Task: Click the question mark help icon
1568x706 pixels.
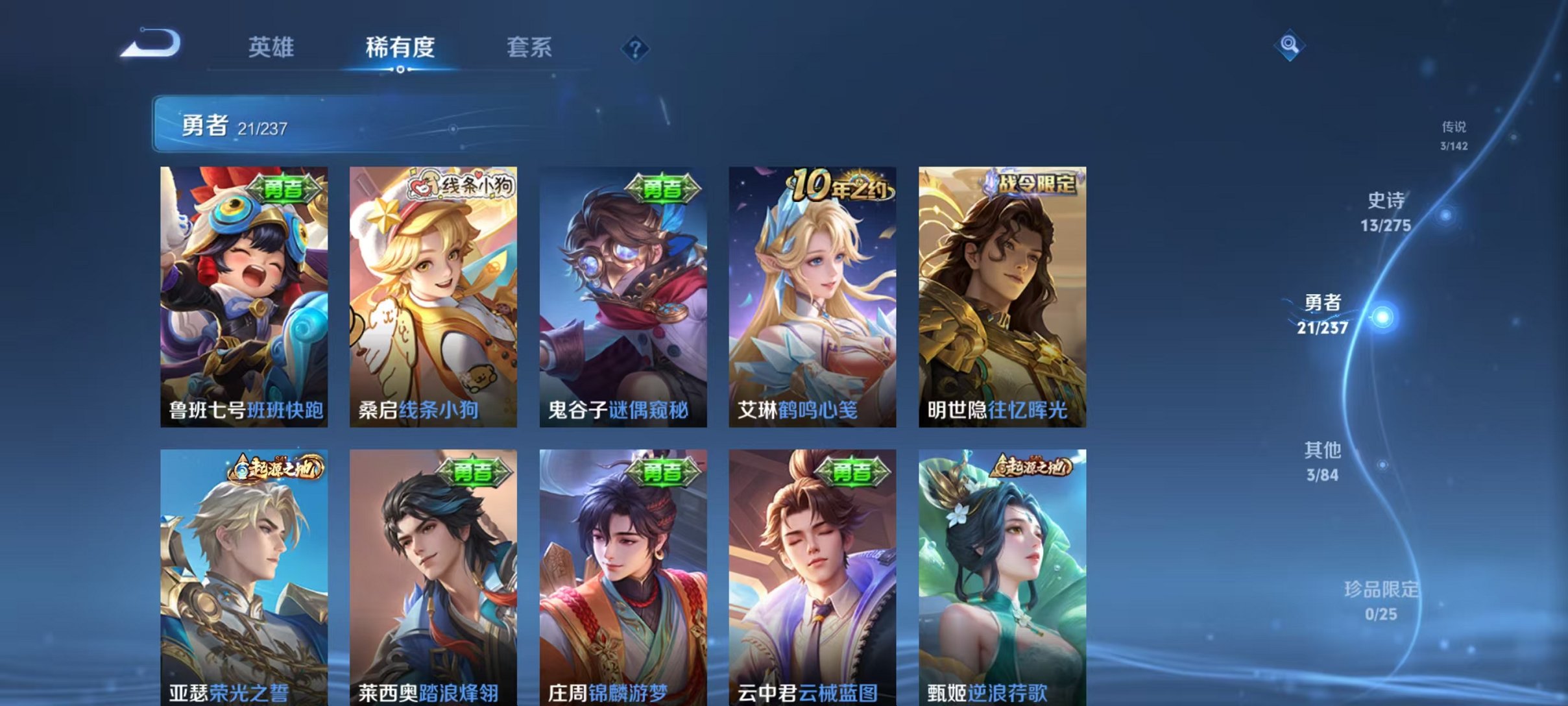Action: [x=636, y=50]
